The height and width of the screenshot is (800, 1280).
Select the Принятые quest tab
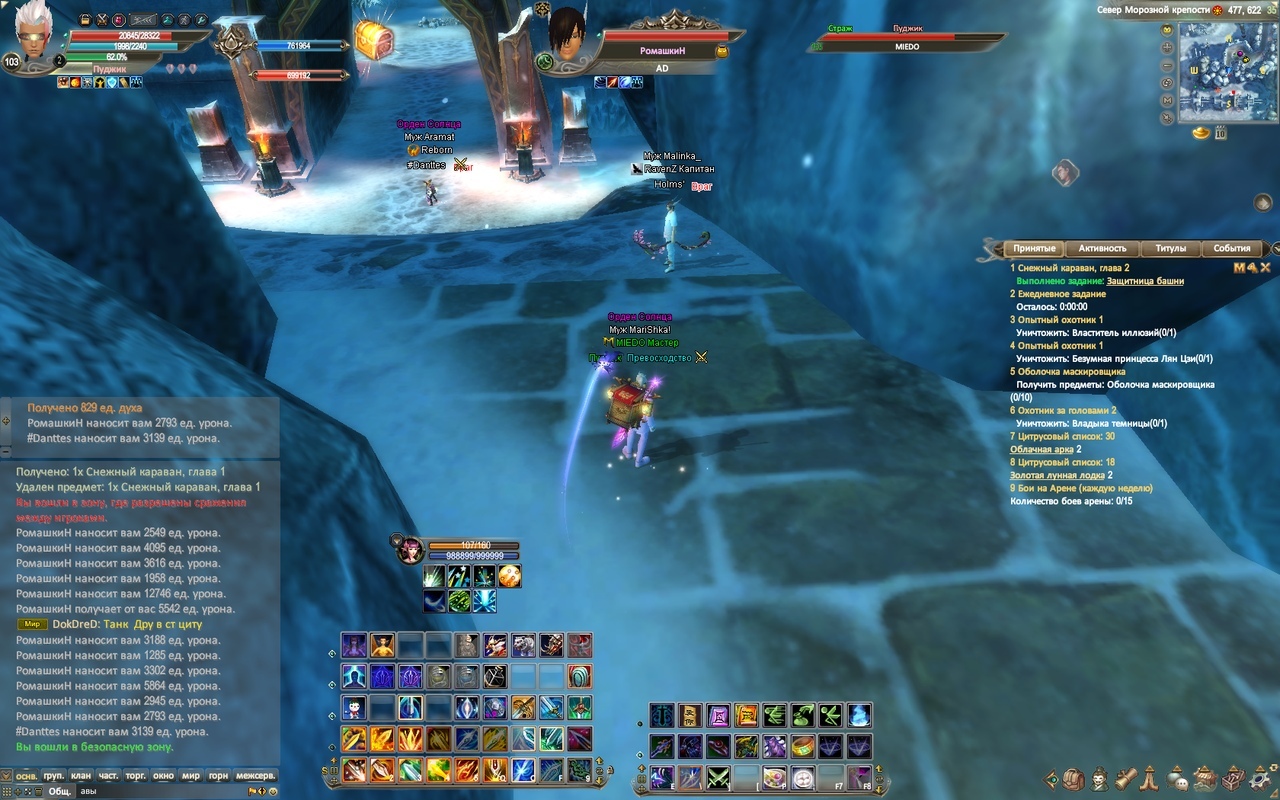pos(1034,248)
